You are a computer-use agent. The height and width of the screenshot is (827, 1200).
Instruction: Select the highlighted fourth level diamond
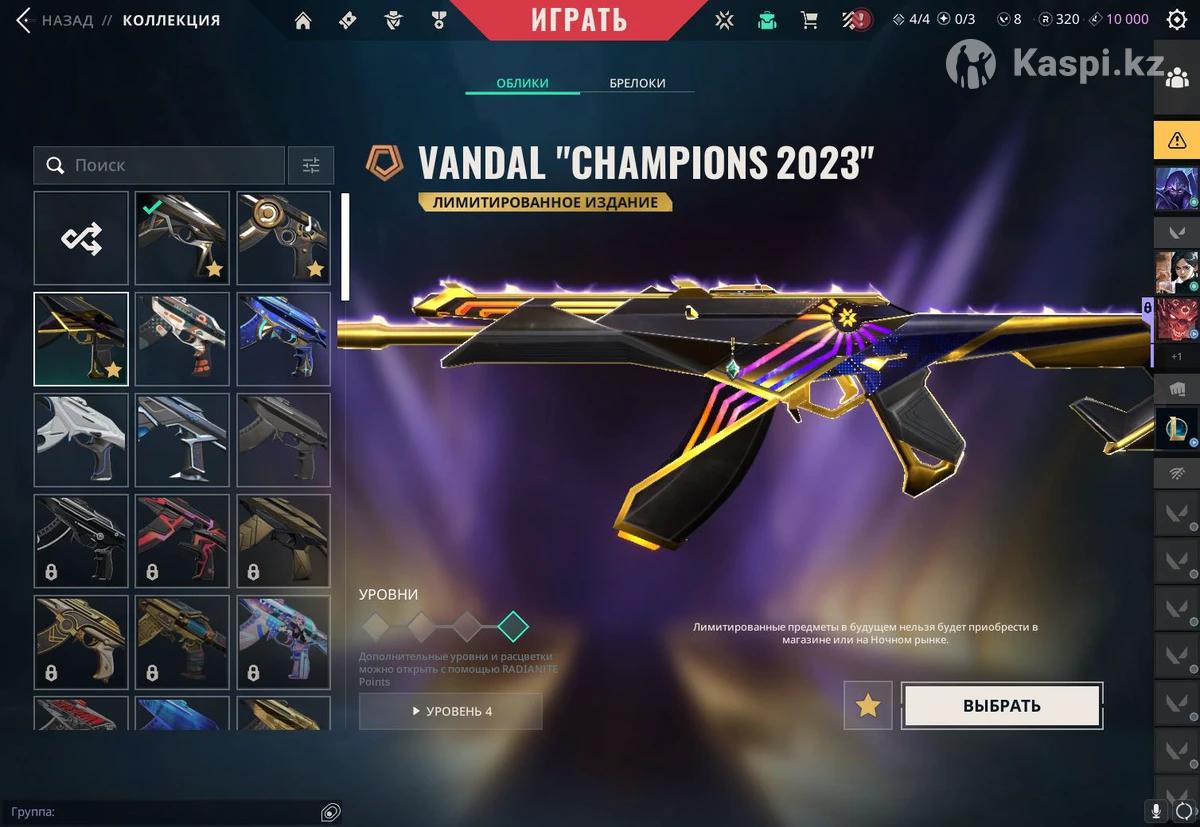pos(513,627)
